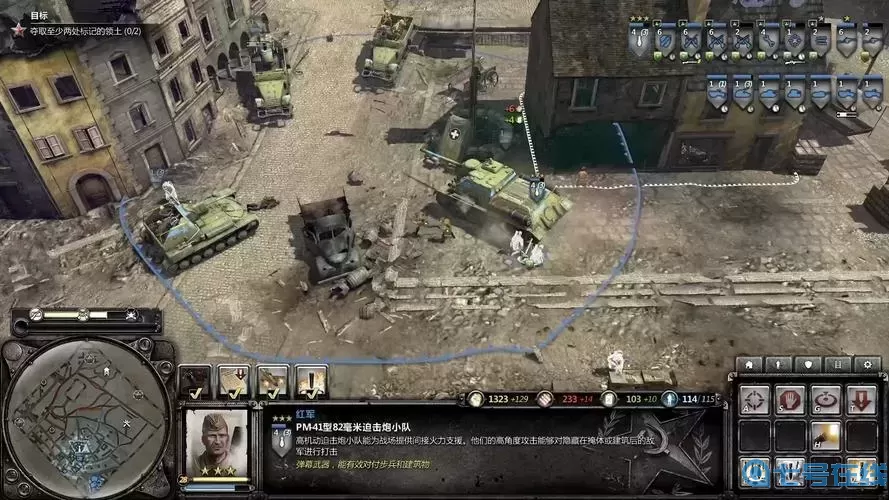Select the striped-shield squad showing 6
Image resolution: width=889 pixels, height=500 pixels.
pyautogui.click(x=665, y=42)
